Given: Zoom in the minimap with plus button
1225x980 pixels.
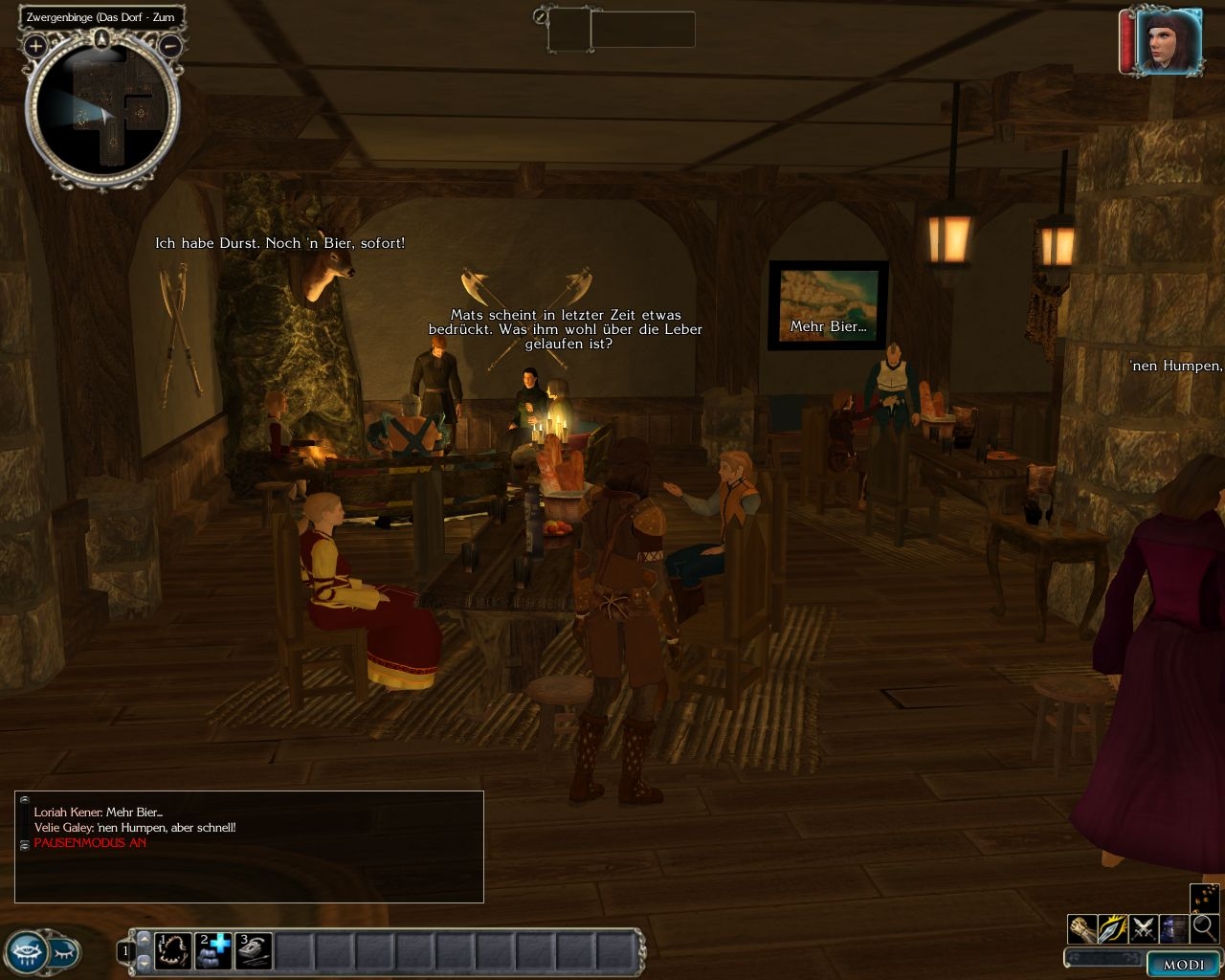Looking at the screenshot, I should [x=36, y=45].
